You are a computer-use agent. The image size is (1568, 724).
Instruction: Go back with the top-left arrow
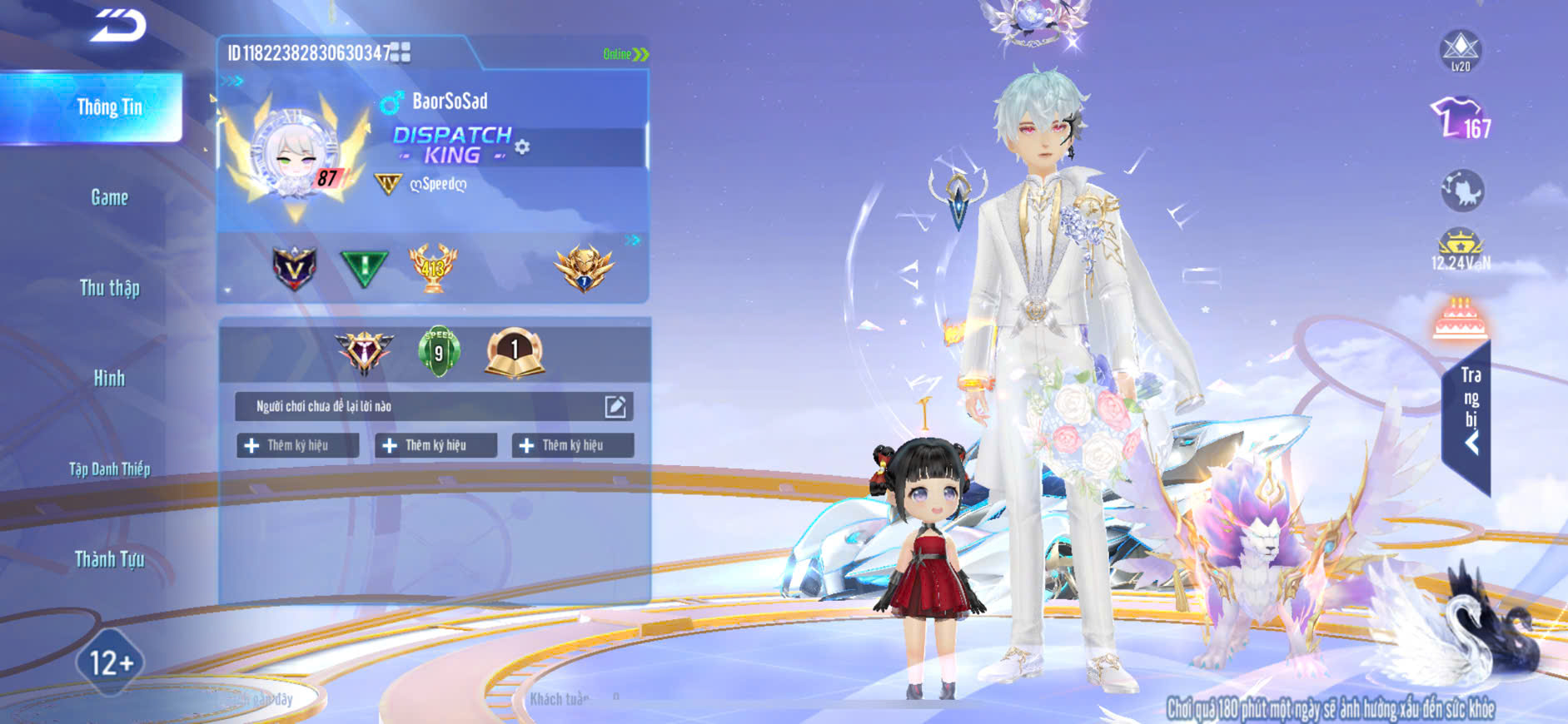pyautogui.click(x=118, y=25)
